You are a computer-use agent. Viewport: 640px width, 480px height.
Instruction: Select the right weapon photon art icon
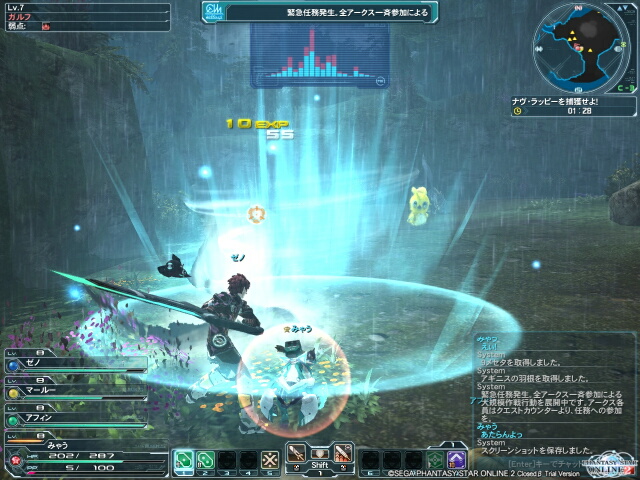point(343,451)
